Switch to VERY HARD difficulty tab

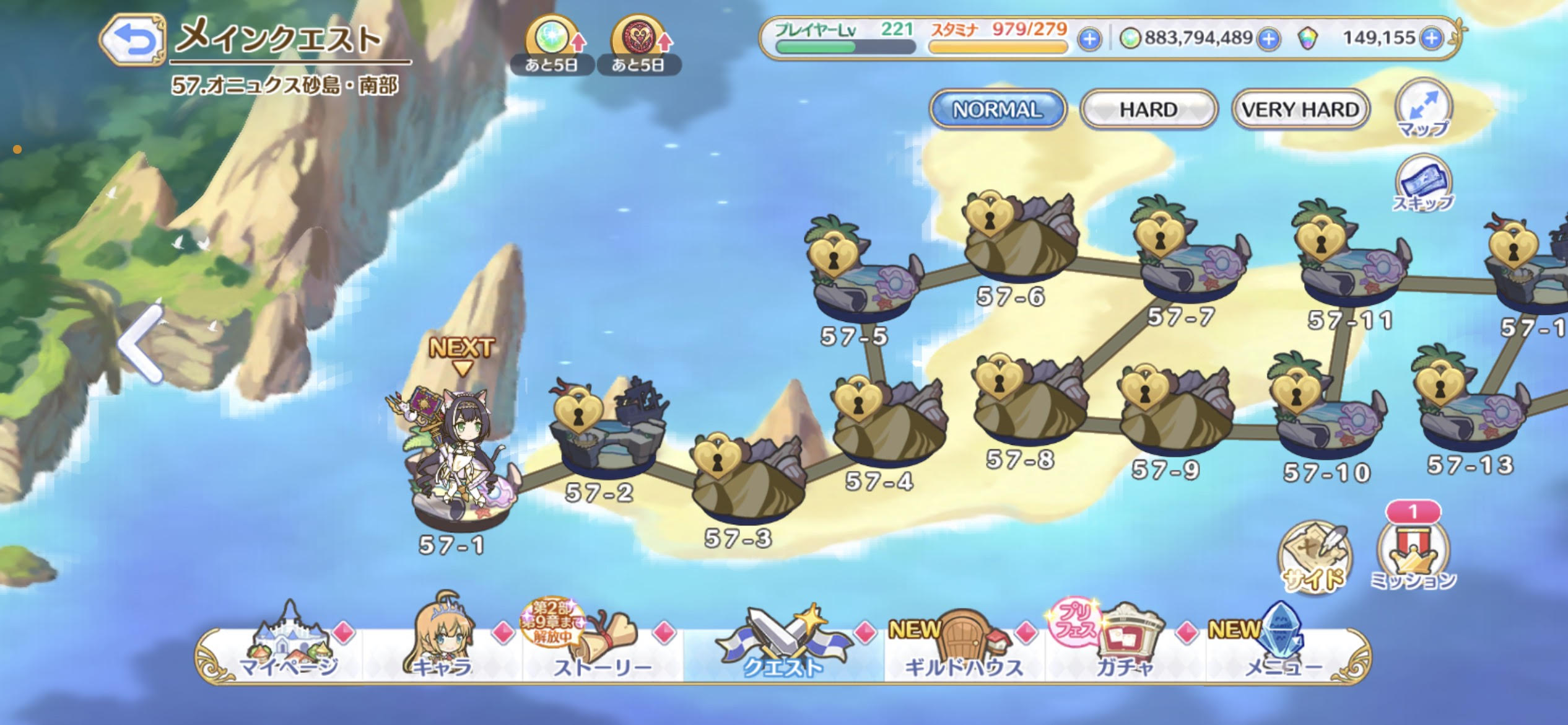[1300, 110]
